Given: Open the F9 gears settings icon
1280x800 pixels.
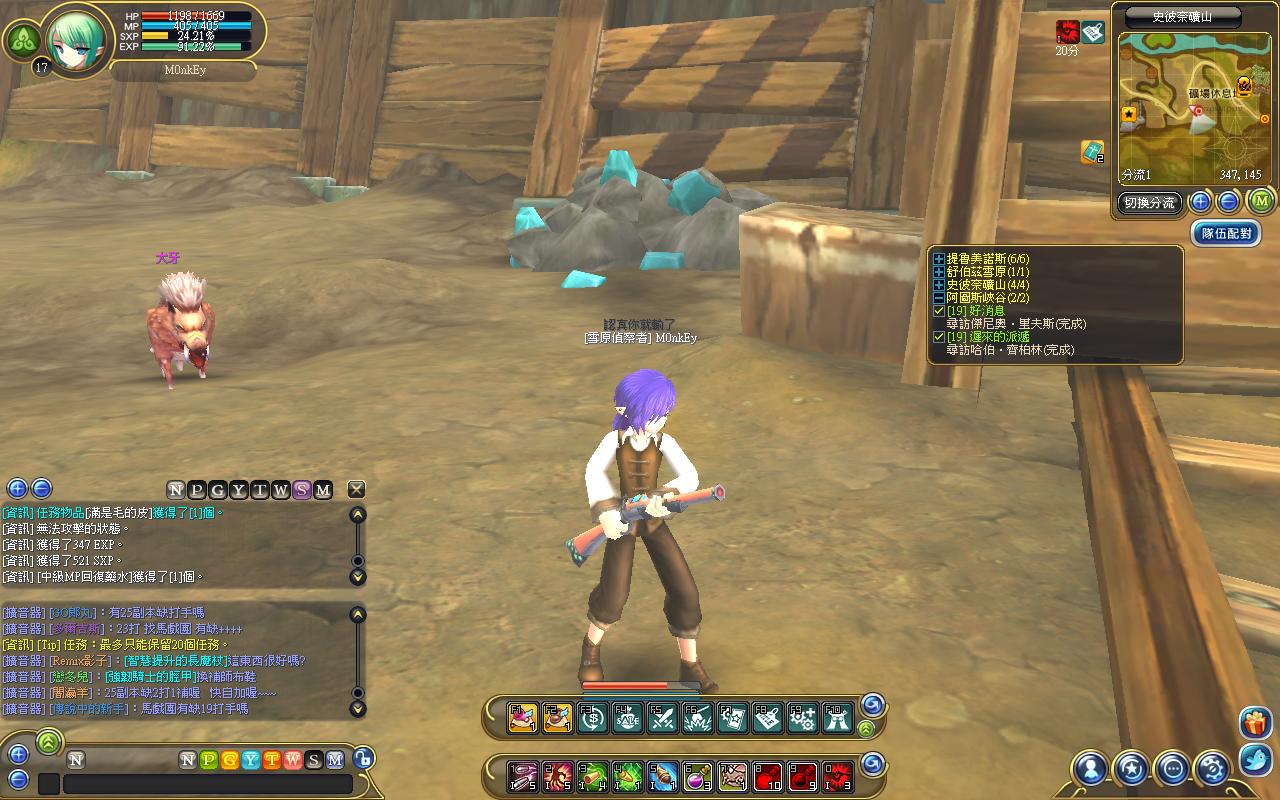Looking at the screenshot, I should [x=802, y=717].
